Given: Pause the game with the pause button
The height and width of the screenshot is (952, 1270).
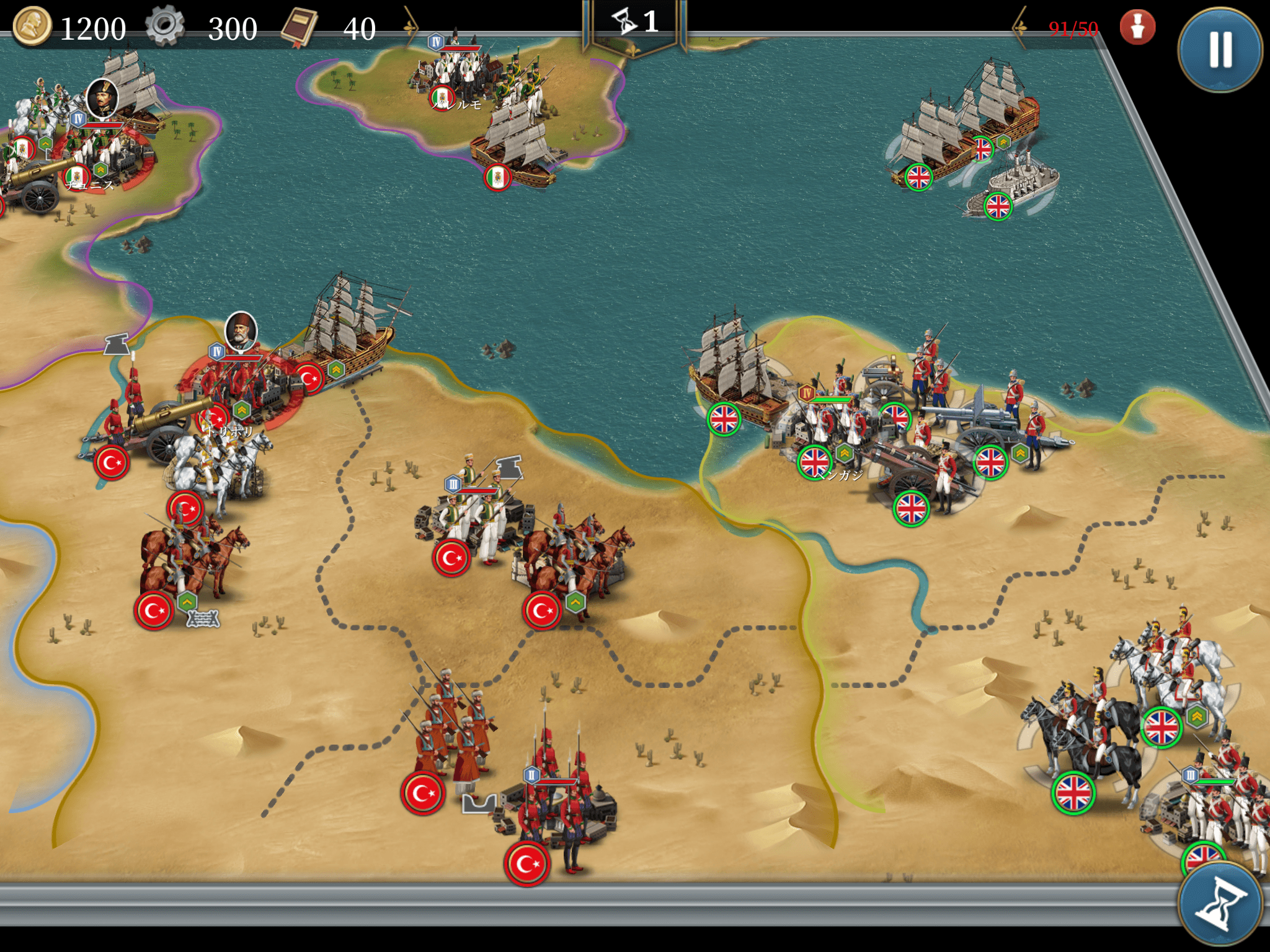Looking at the screenshot, I should [x=1220, y=50].
